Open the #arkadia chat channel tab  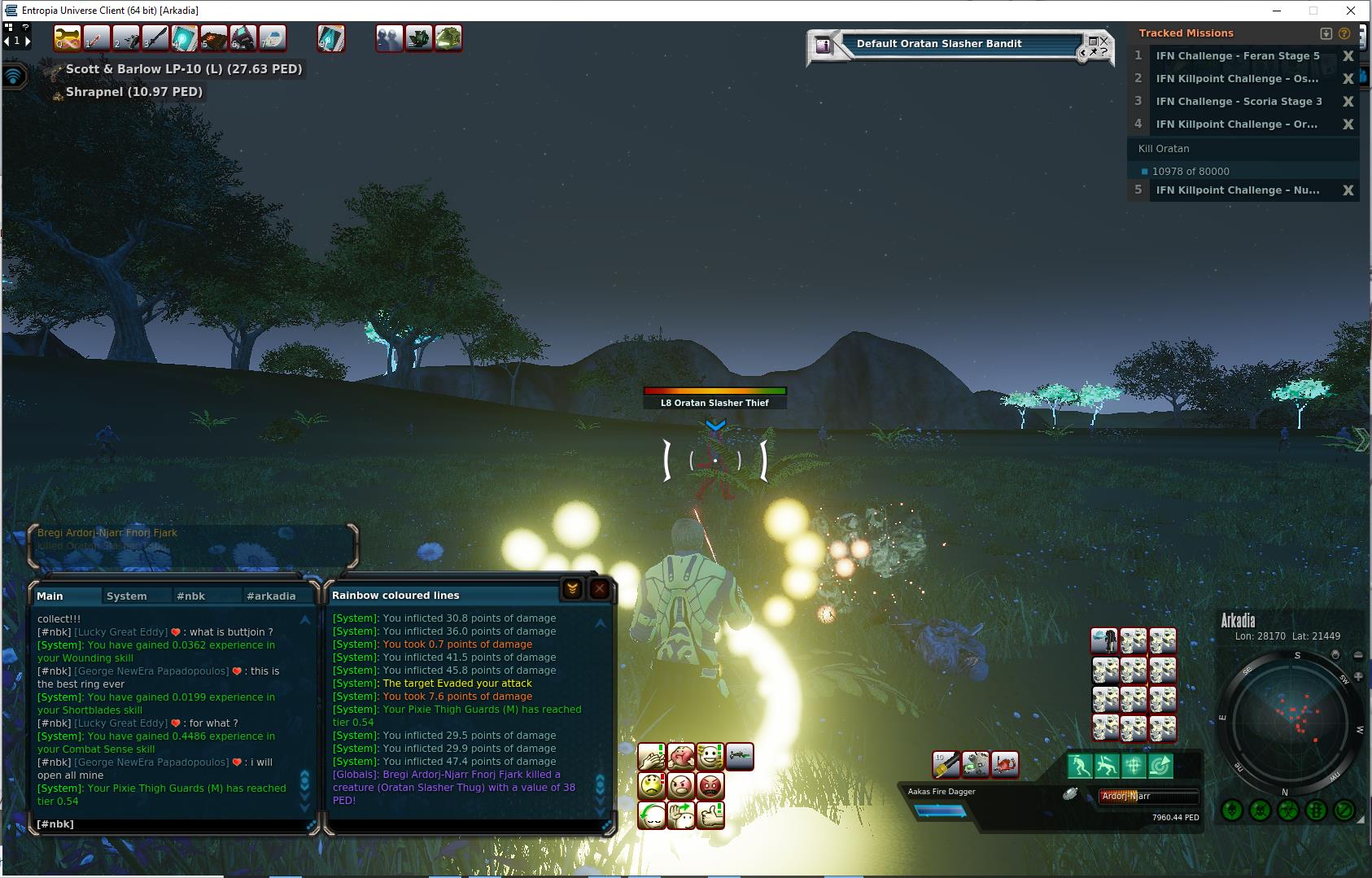click(x=271, y=596)
